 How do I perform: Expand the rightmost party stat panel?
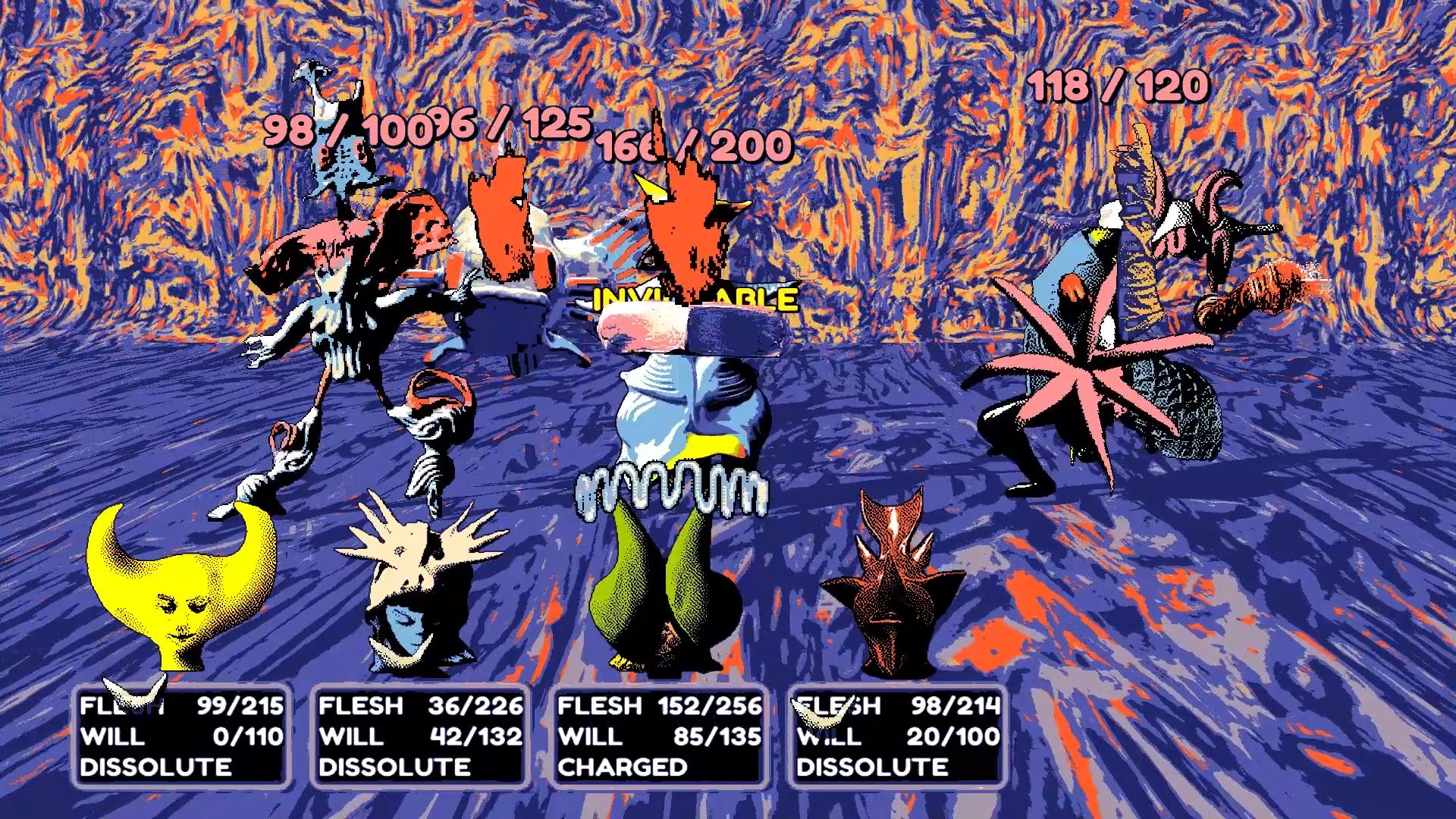(895, 736)
